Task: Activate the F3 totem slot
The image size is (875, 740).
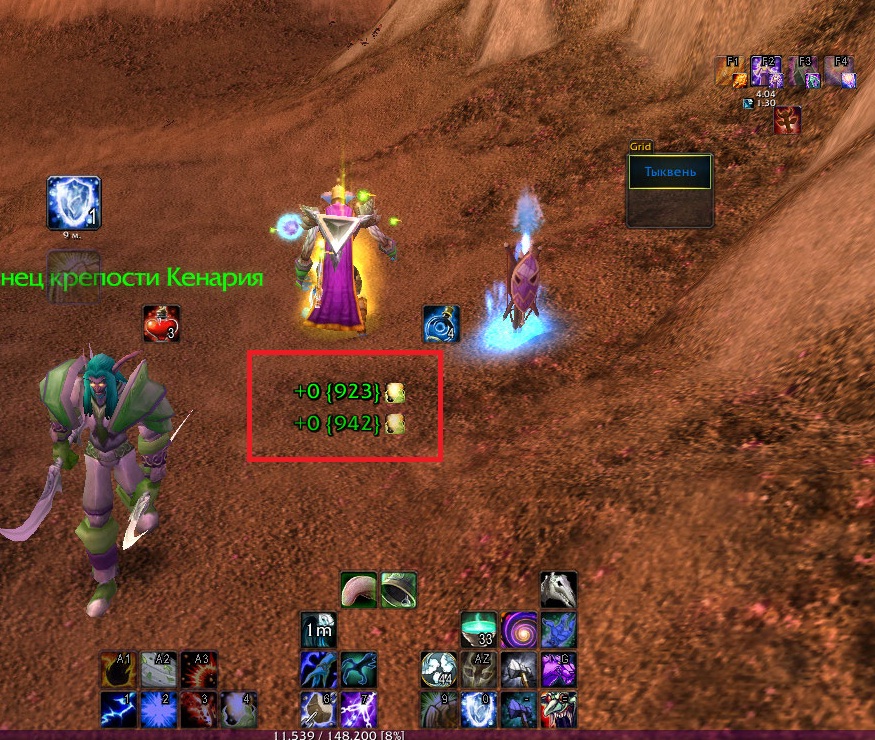Action: coord(803,71)
